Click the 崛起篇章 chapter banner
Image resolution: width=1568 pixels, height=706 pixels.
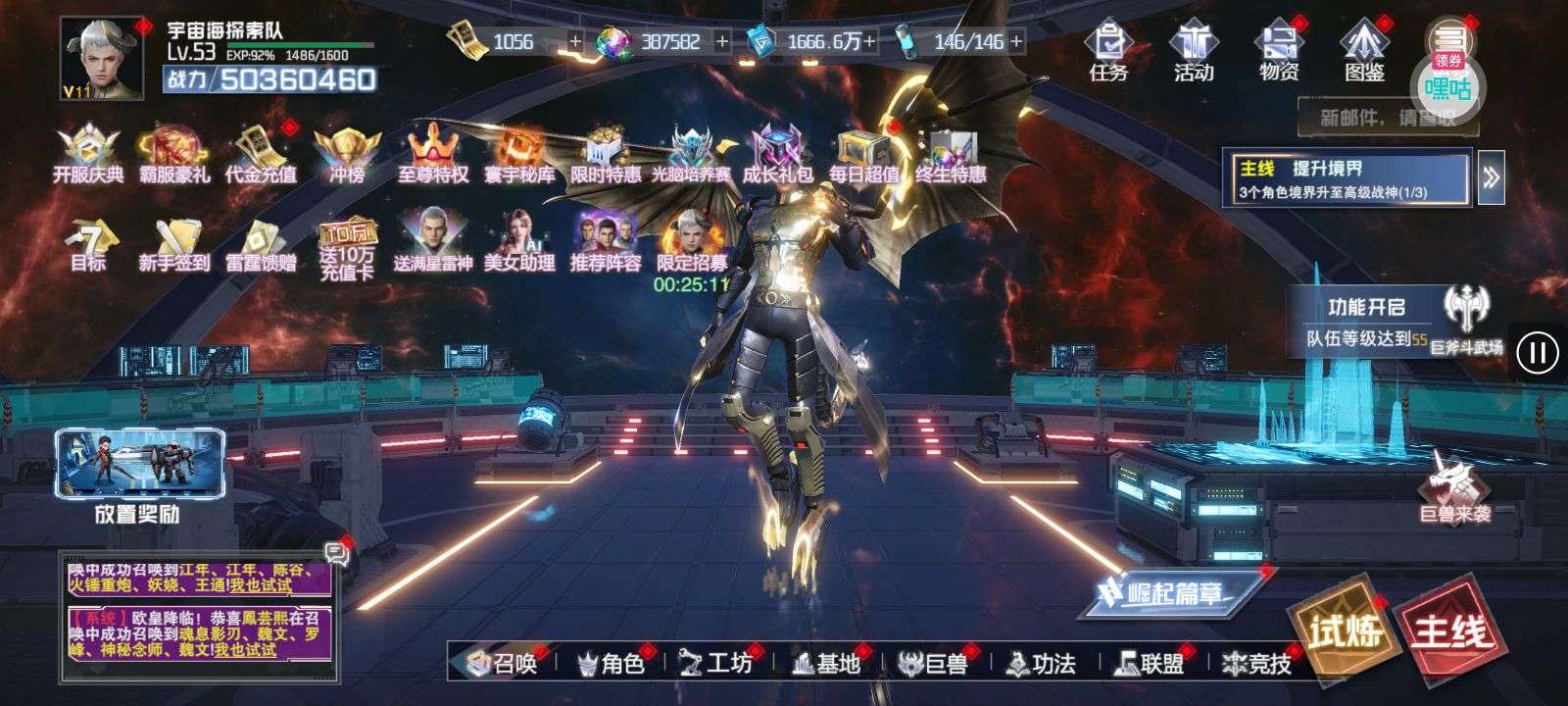(x=1168, y=592)
